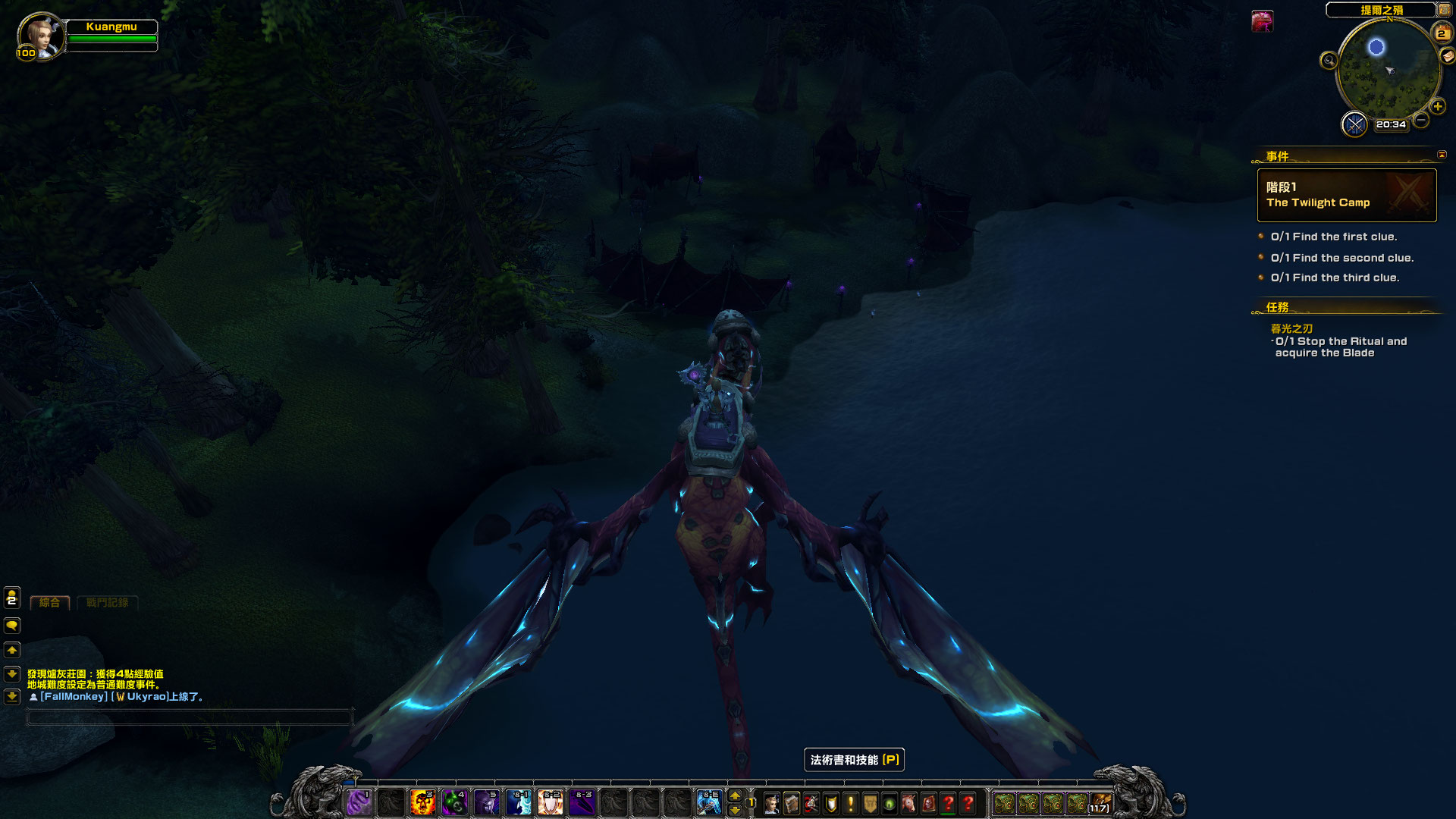Zoom in the minimap with plus button
Viewport: 1456px width, 819px height.
(1437, 107)
